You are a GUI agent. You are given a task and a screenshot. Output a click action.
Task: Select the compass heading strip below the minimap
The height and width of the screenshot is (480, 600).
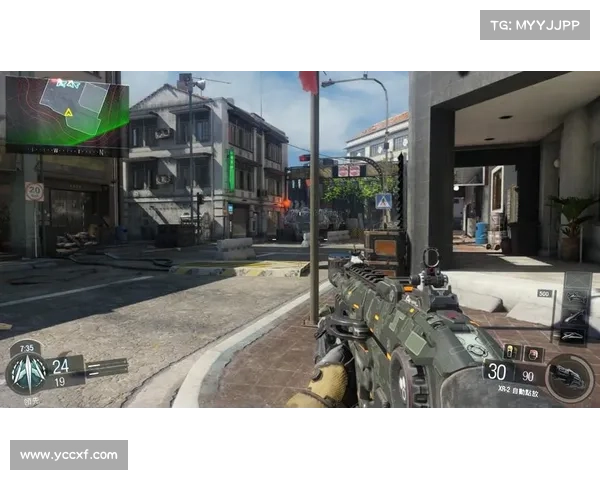(x=66, y=150)
